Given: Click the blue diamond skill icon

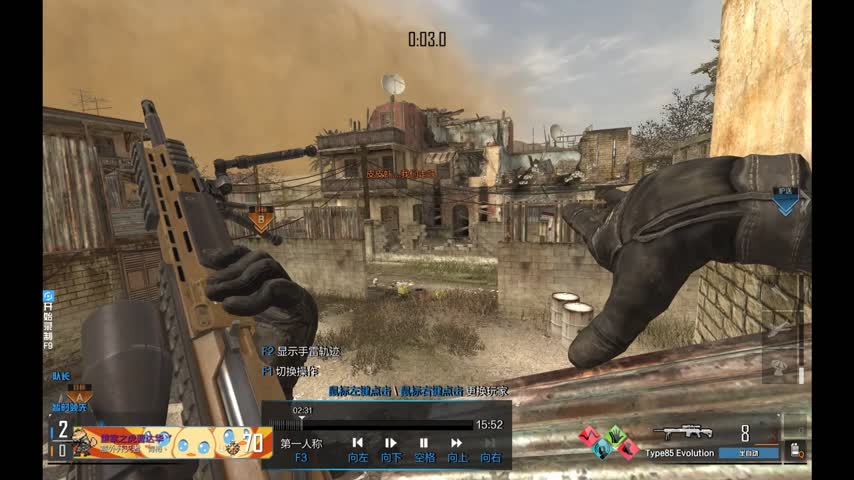Looking at the screenshot, I should click(x=603, y=449).
